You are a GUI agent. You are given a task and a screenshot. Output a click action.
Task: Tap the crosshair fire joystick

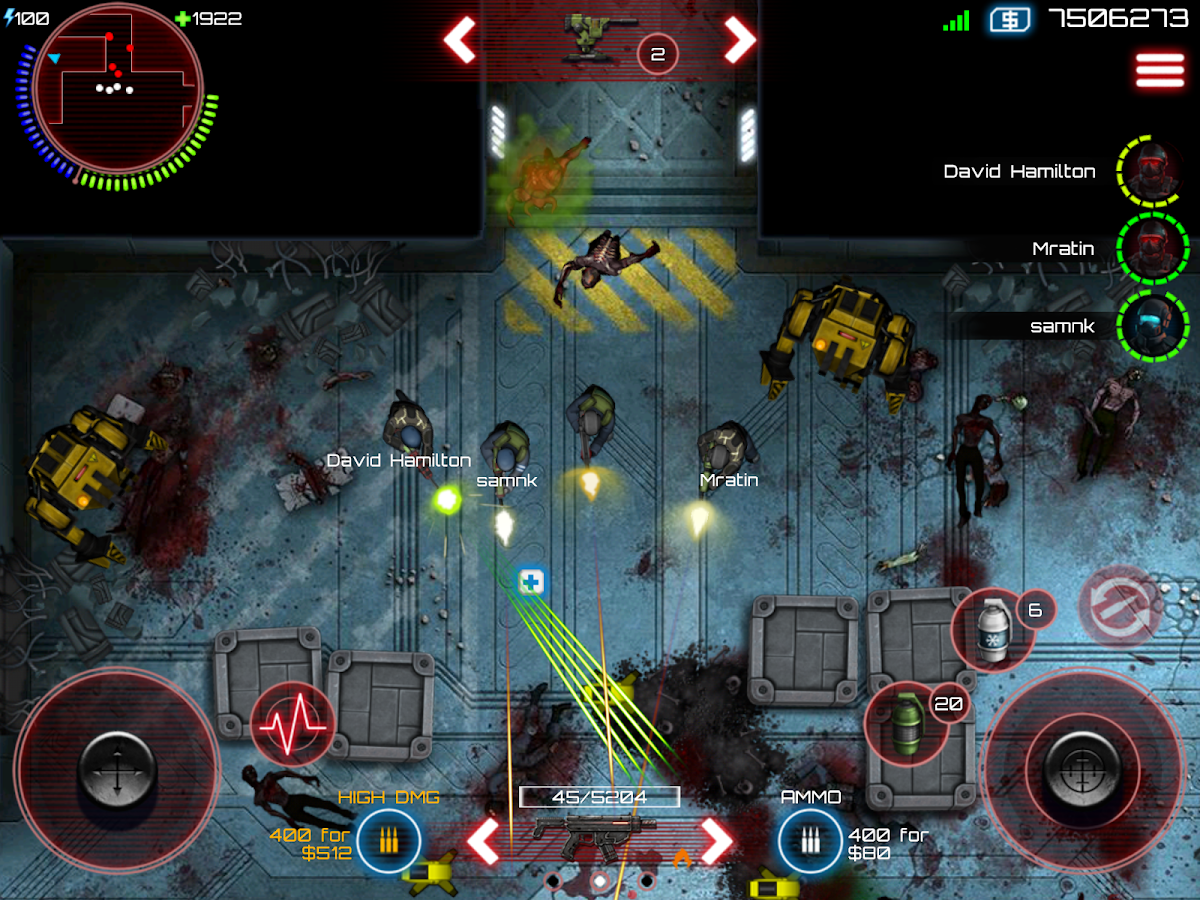coord(1082,770)
